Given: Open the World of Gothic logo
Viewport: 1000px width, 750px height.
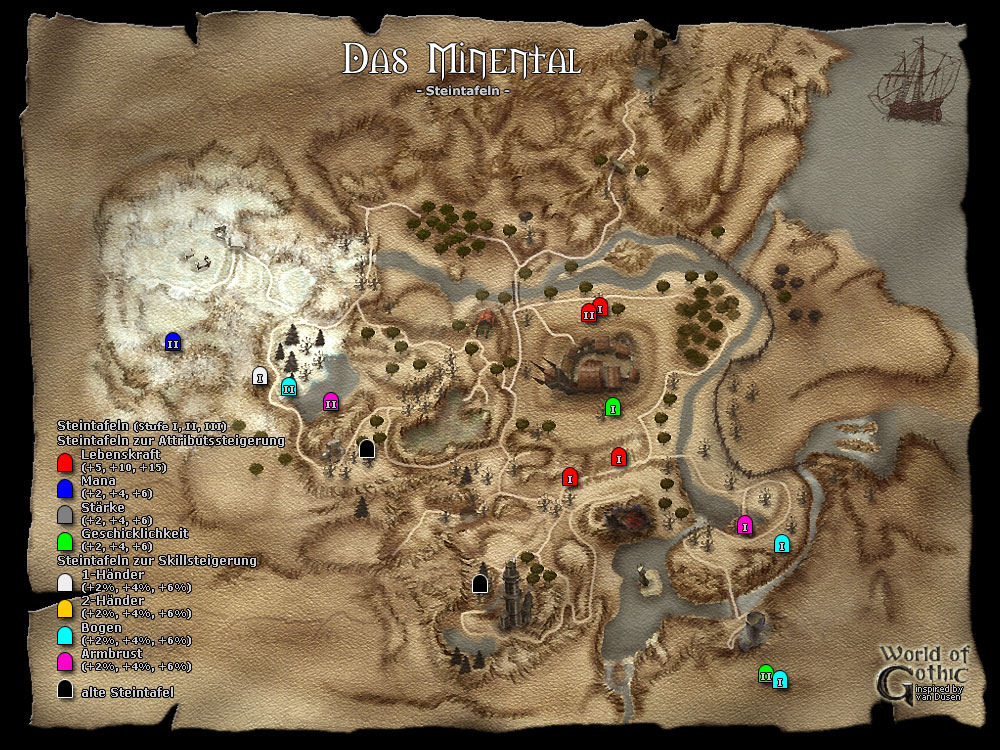Looking at the screenshot, I should coord(922,672).
